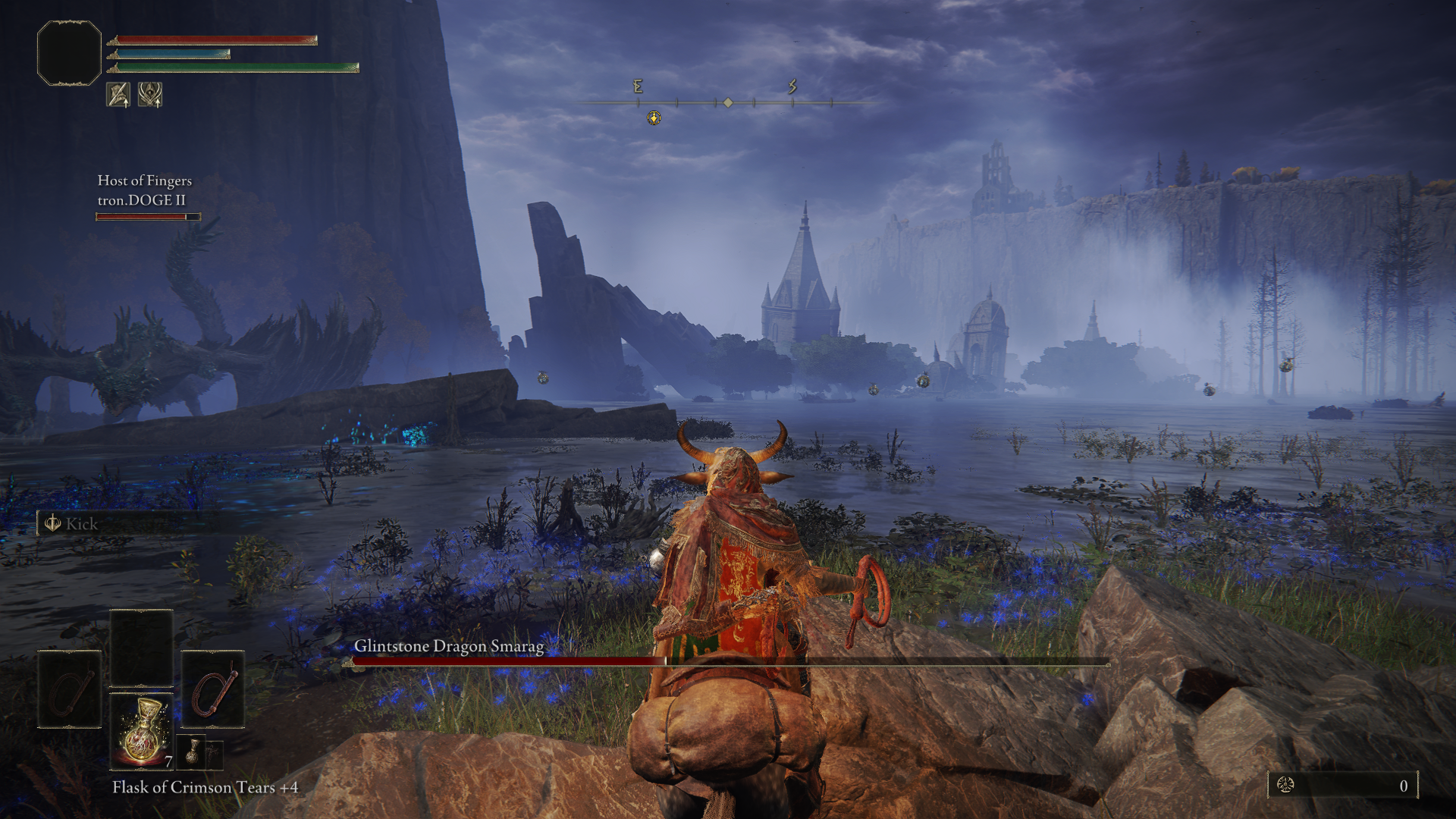Click the empty spell slot above the flask

(141, 648)
